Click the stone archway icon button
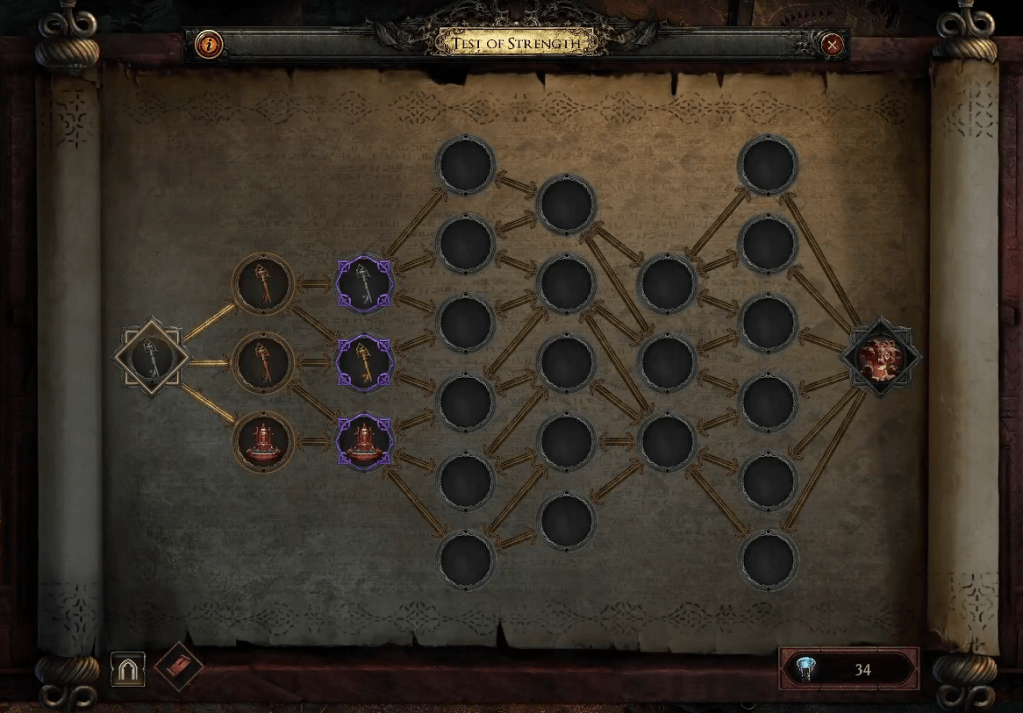The image size is (1023, 713). pyautogui.click(x=128, y=669)
